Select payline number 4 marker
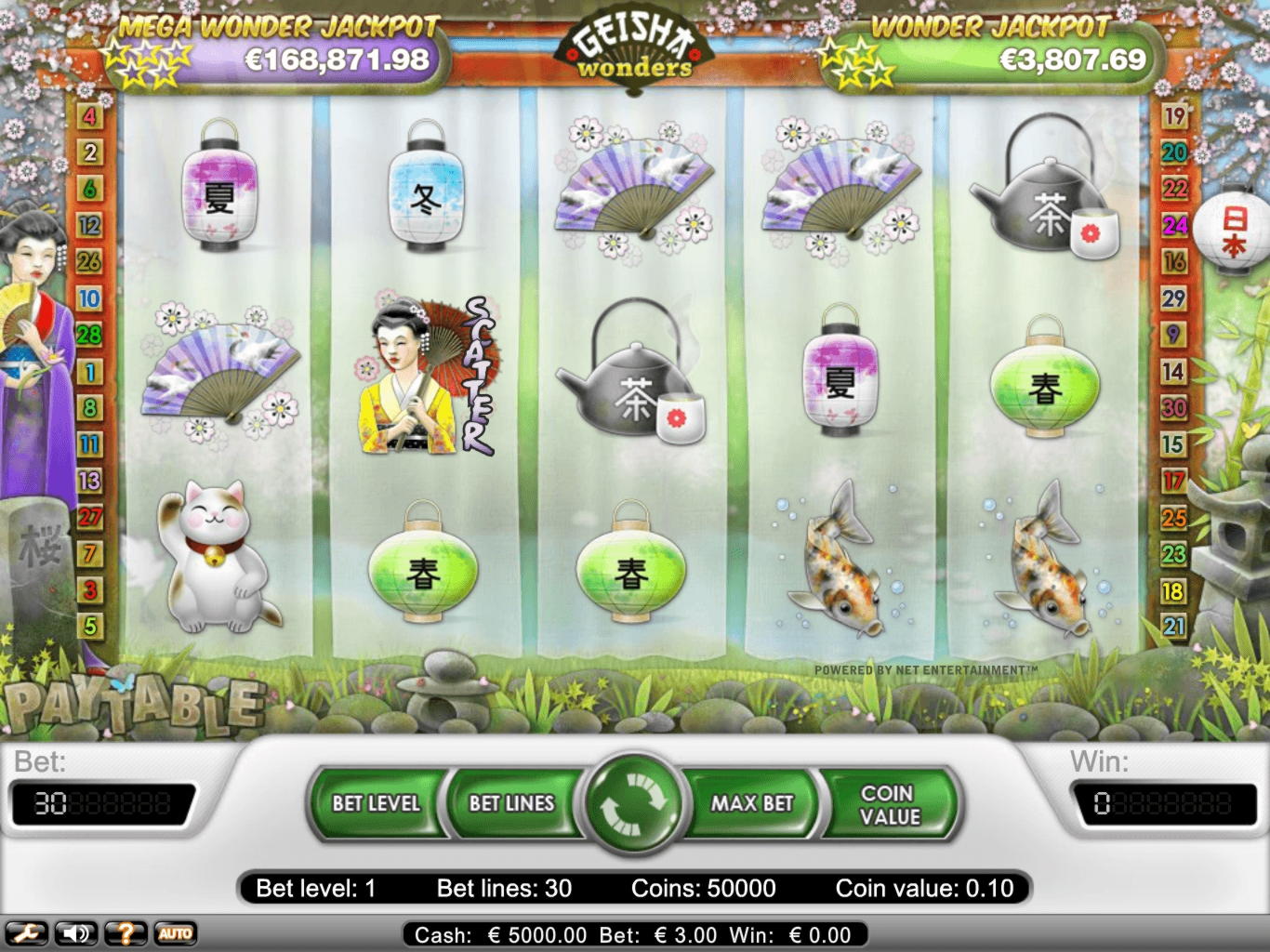1270x952 pixels. (x=89, y=117)
